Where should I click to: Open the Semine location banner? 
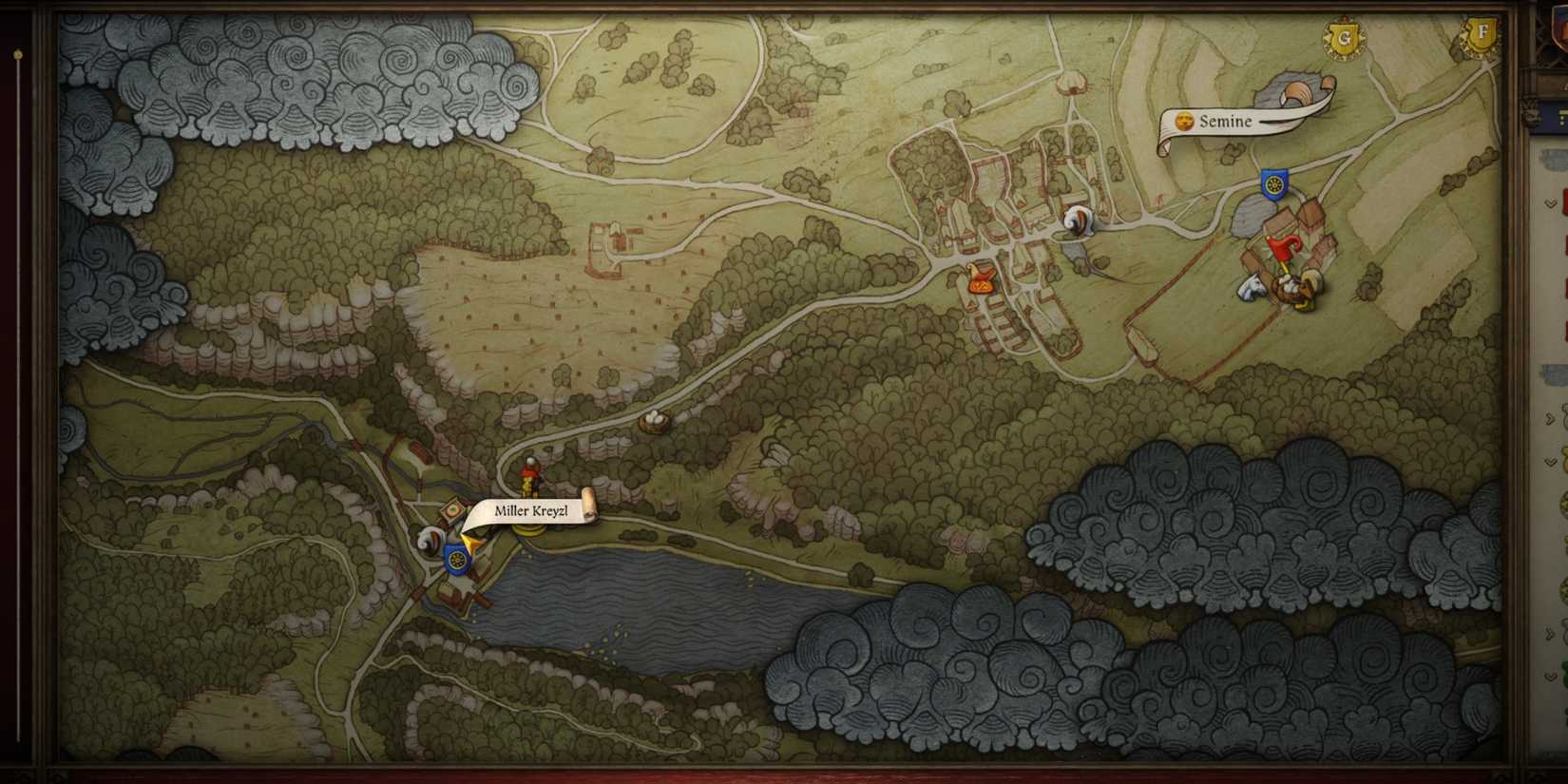1226,122
